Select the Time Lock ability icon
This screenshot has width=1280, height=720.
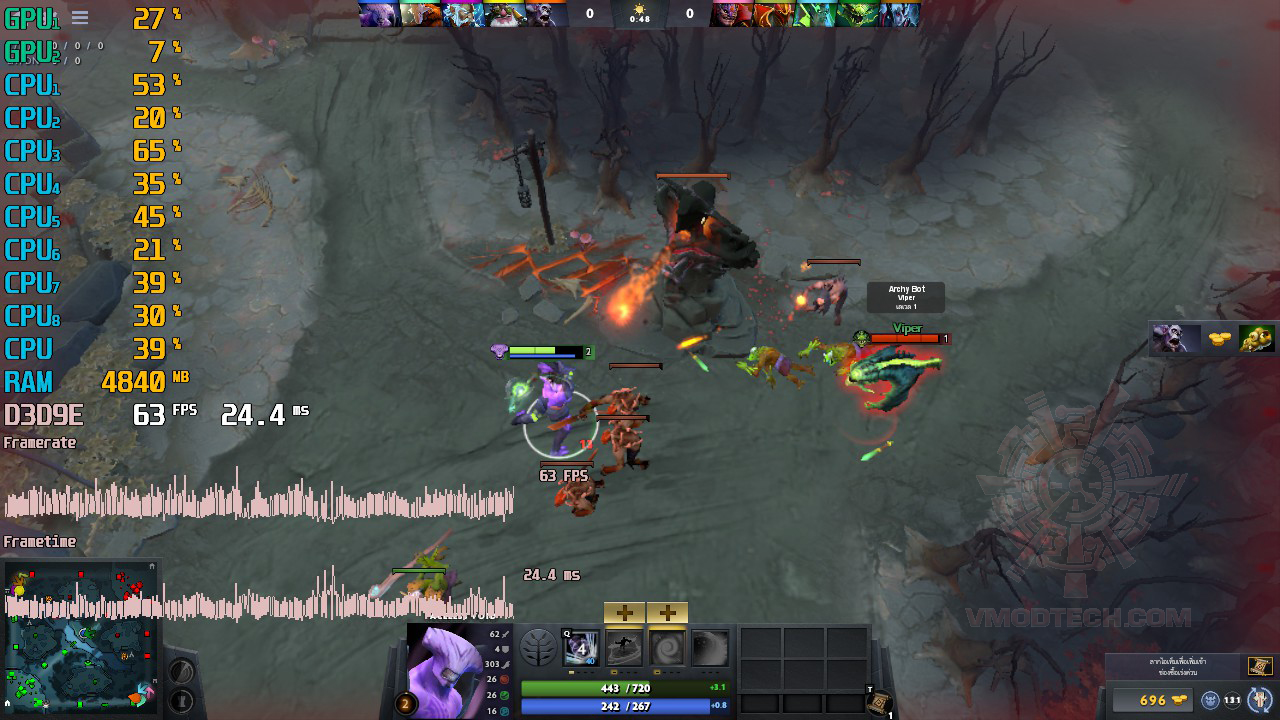click(x=667, y=648)
